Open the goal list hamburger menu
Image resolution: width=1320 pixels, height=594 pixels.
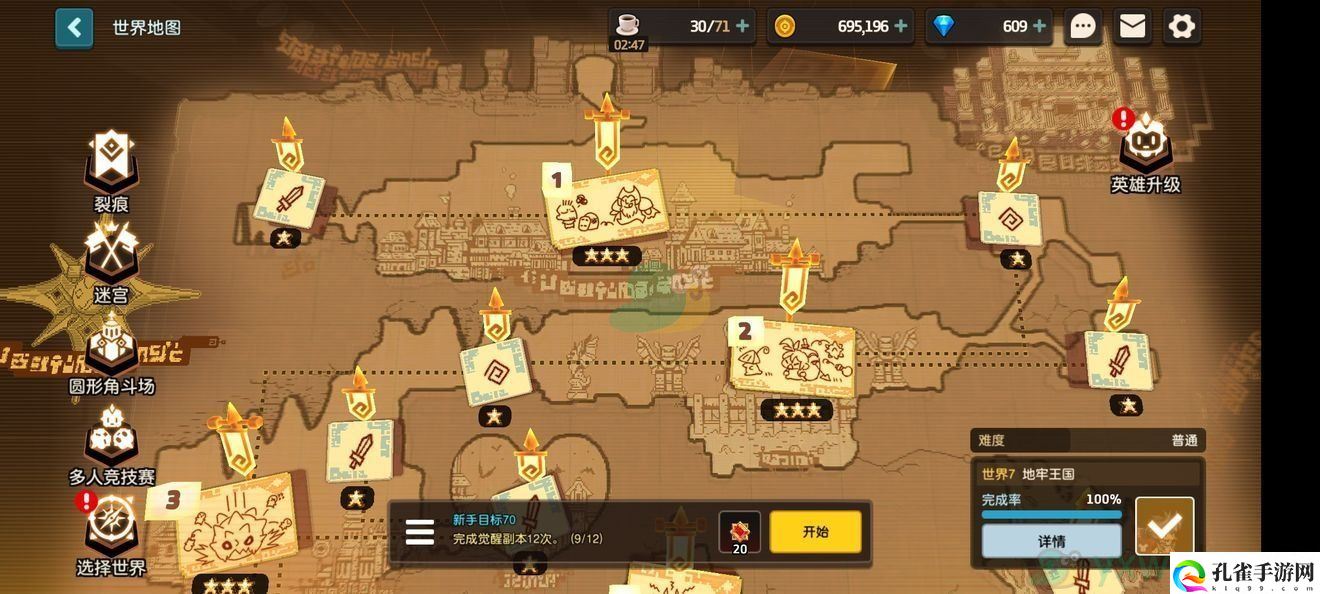pyautogui.click(x=419, y=532)
